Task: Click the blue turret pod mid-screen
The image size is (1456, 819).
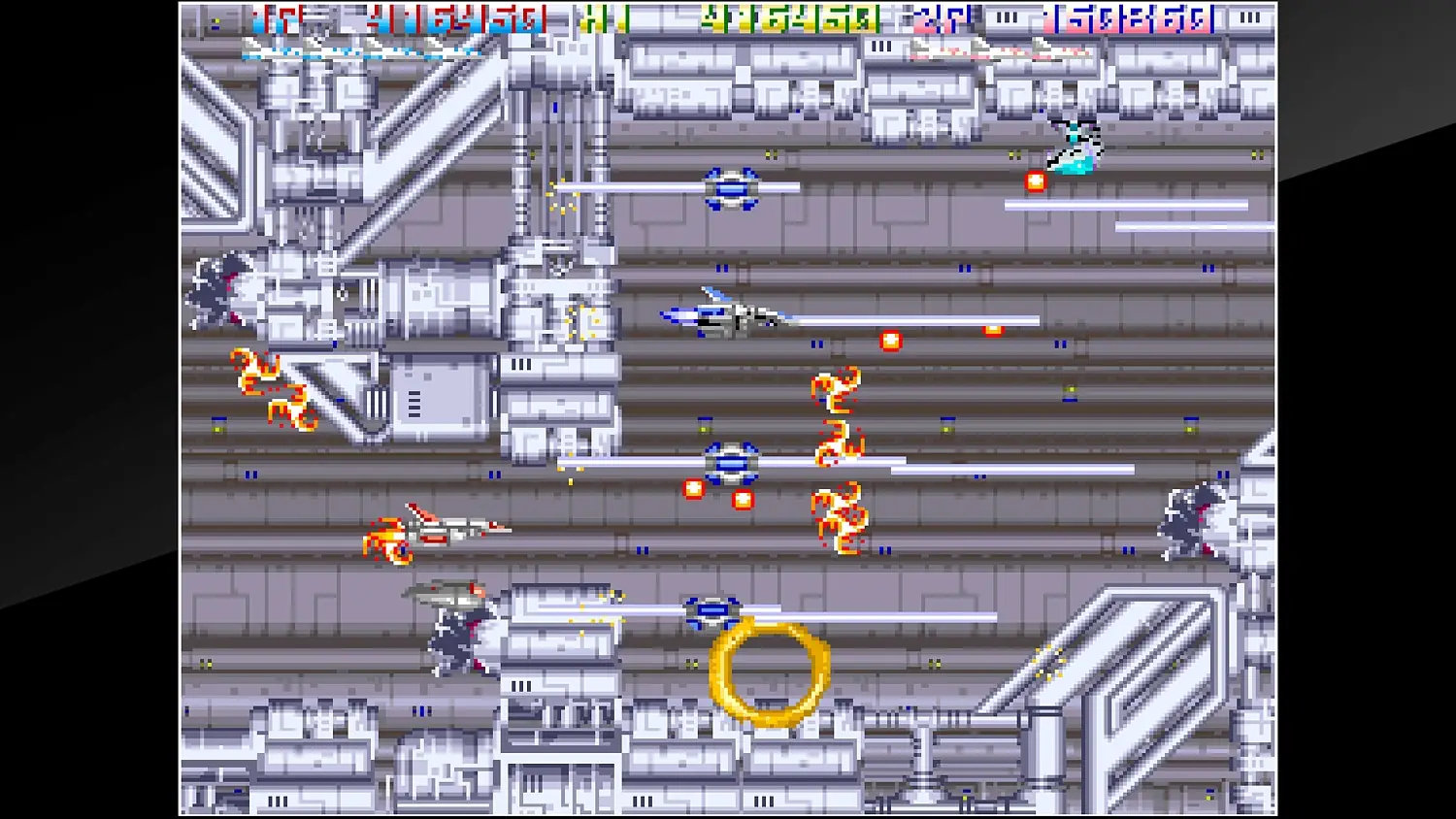Action: coord(731,463)
